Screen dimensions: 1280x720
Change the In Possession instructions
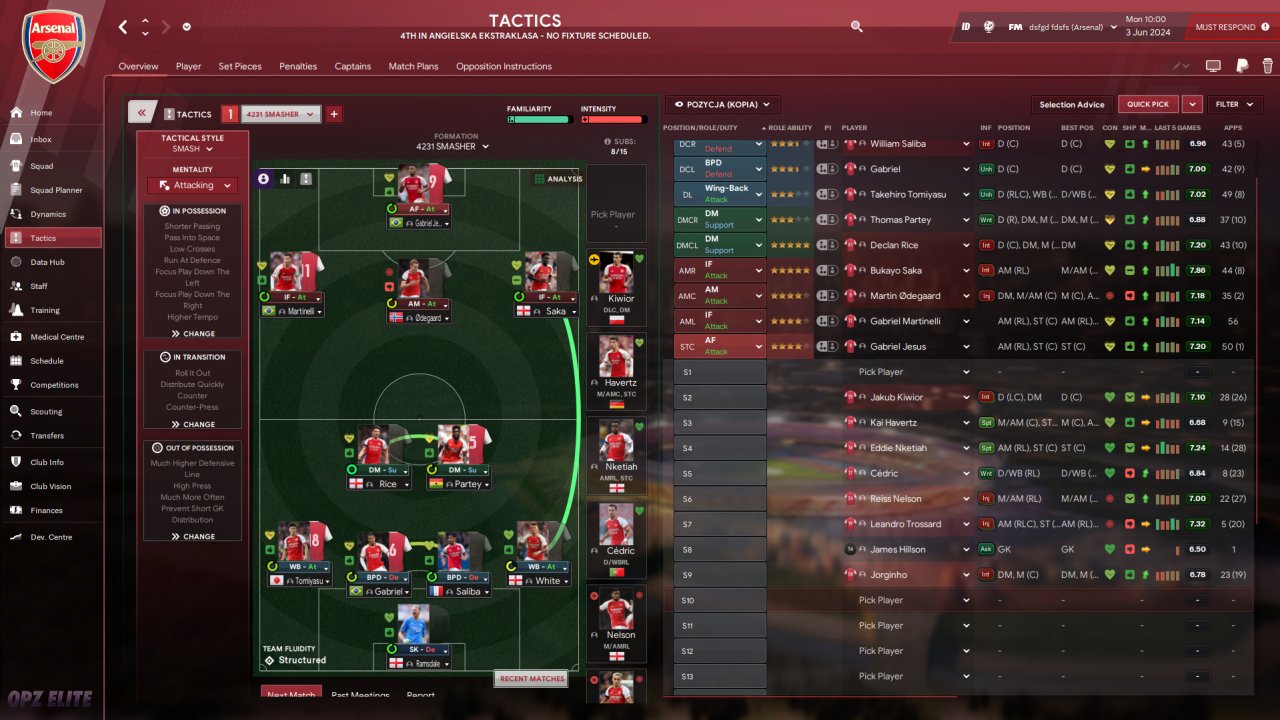[192, 334]
